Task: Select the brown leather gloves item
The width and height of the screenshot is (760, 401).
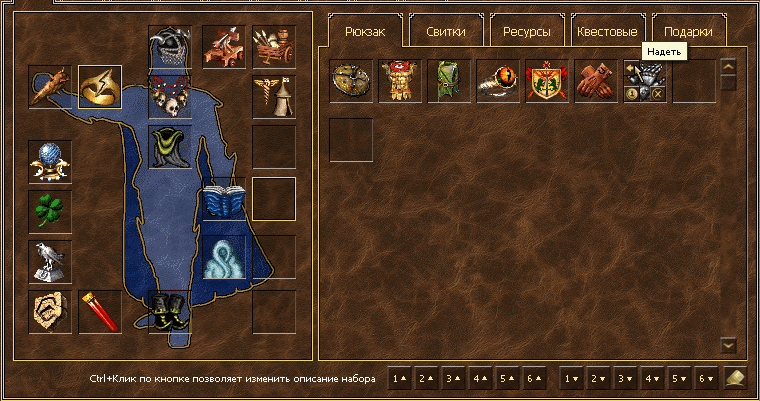Action: coord(596,81)
